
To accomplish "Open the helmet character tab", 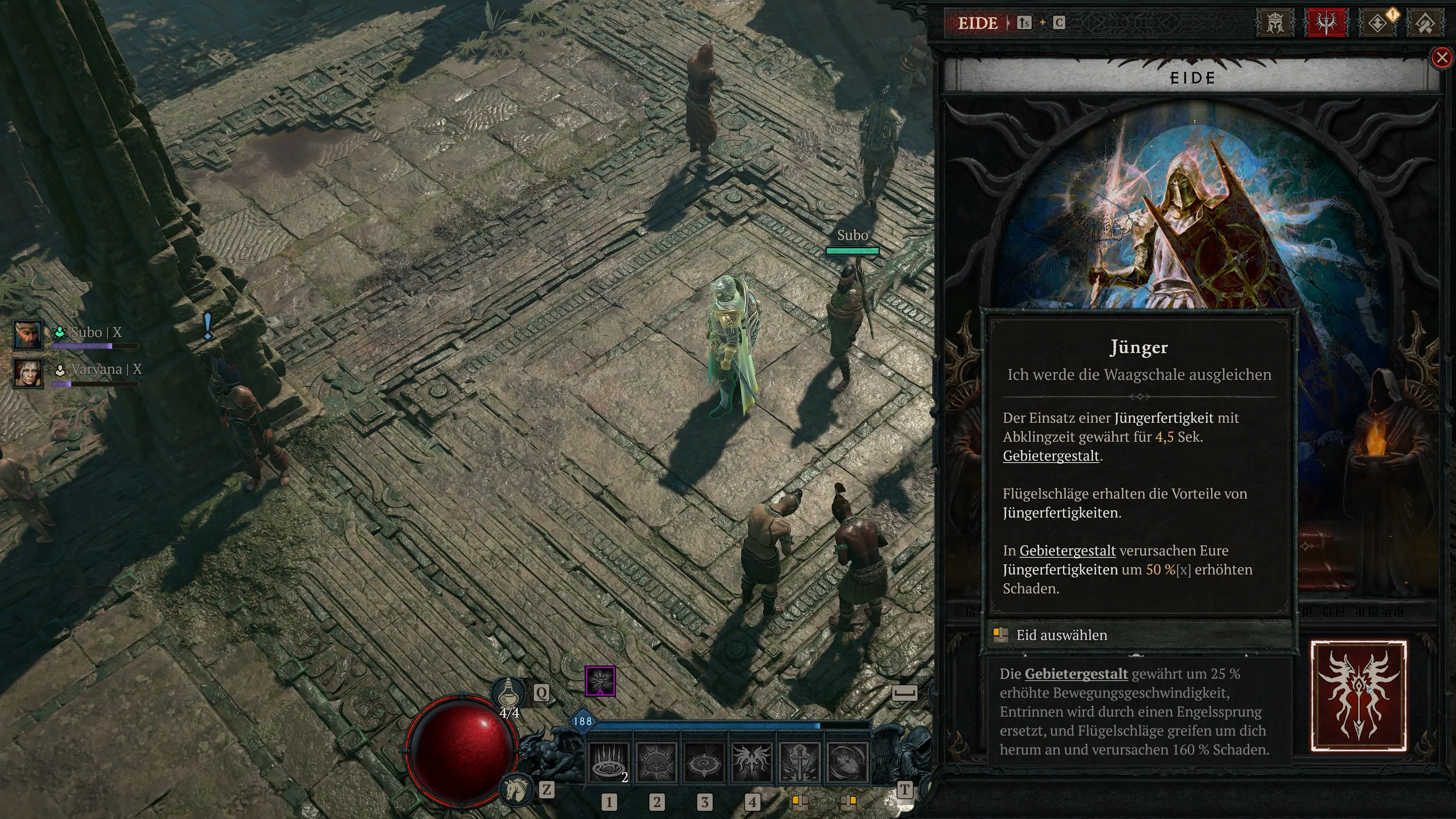I will tap(1275, 23).
